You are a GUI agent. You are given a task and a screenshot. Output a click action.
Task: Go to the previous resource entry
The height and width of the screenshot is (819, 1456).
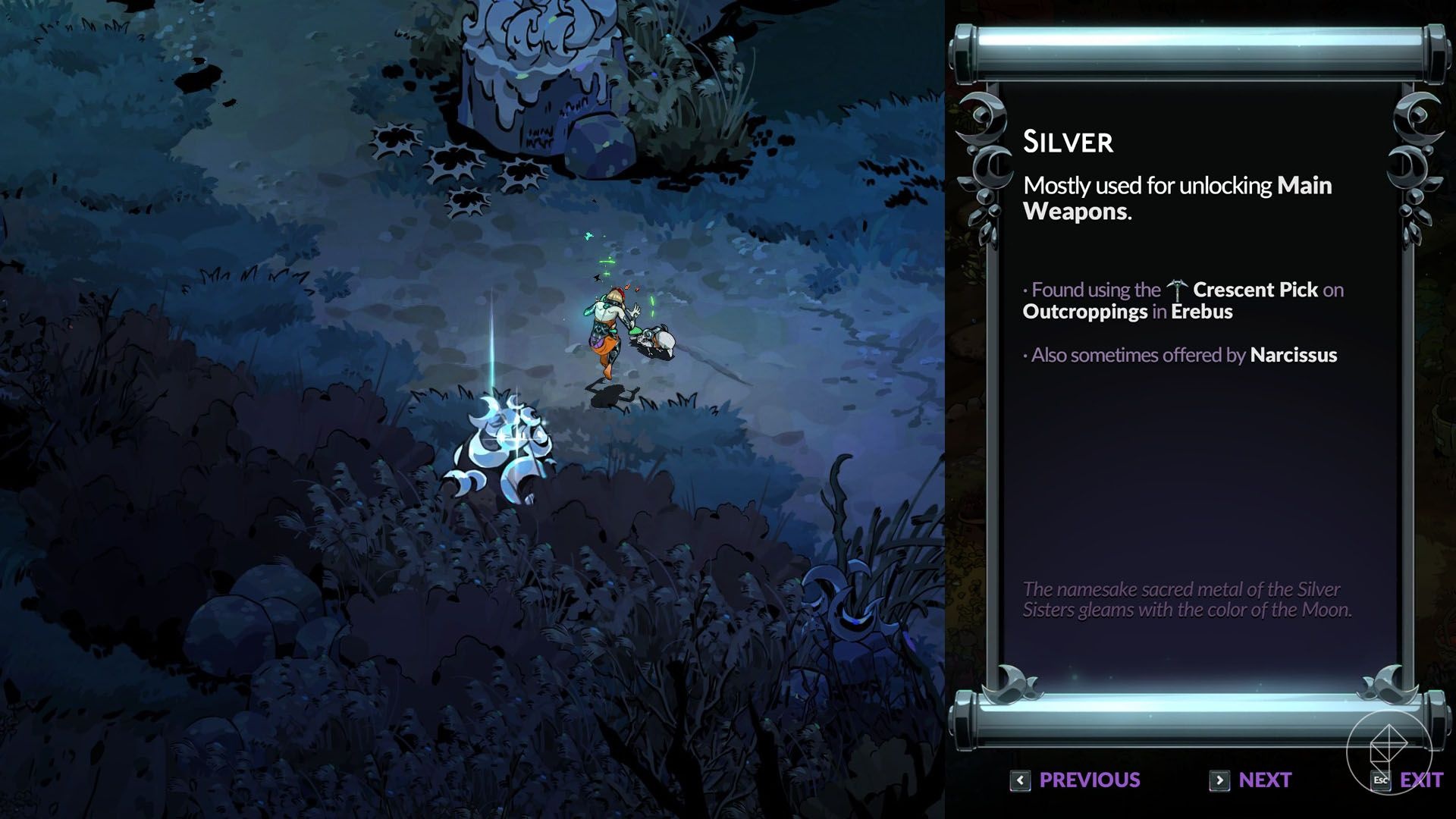click(x=1076, y=780)
